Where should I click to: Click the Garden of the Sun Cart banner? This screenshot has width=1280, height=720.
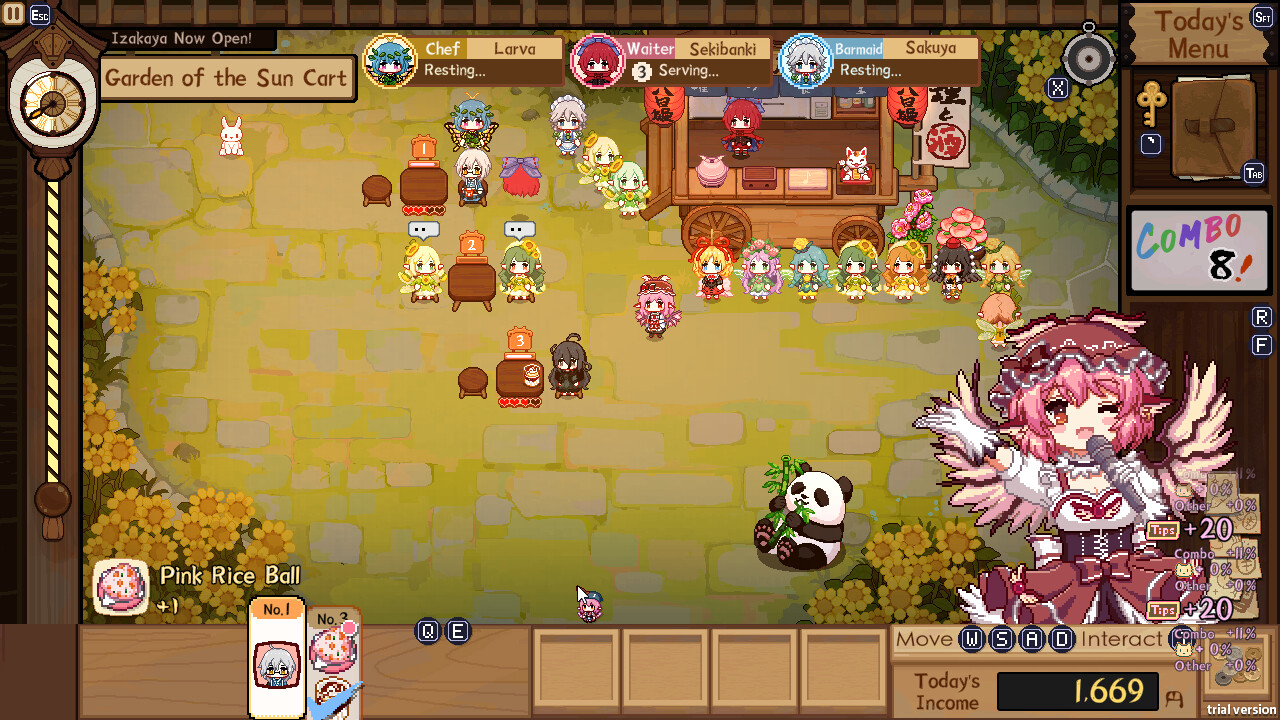point(227,78)
